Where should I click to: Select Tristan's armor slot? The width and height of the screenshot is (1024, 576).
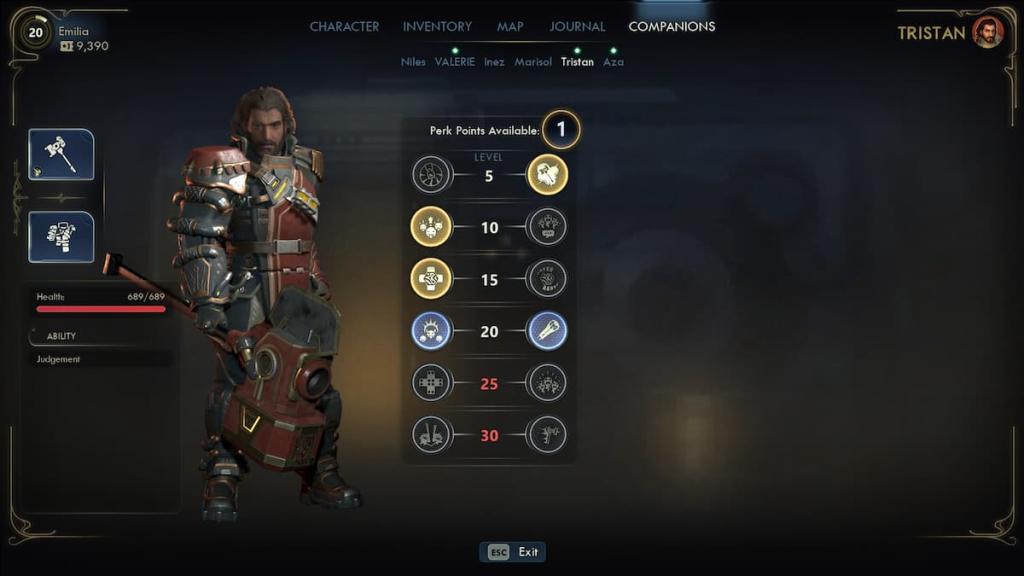tap(61, 237)
